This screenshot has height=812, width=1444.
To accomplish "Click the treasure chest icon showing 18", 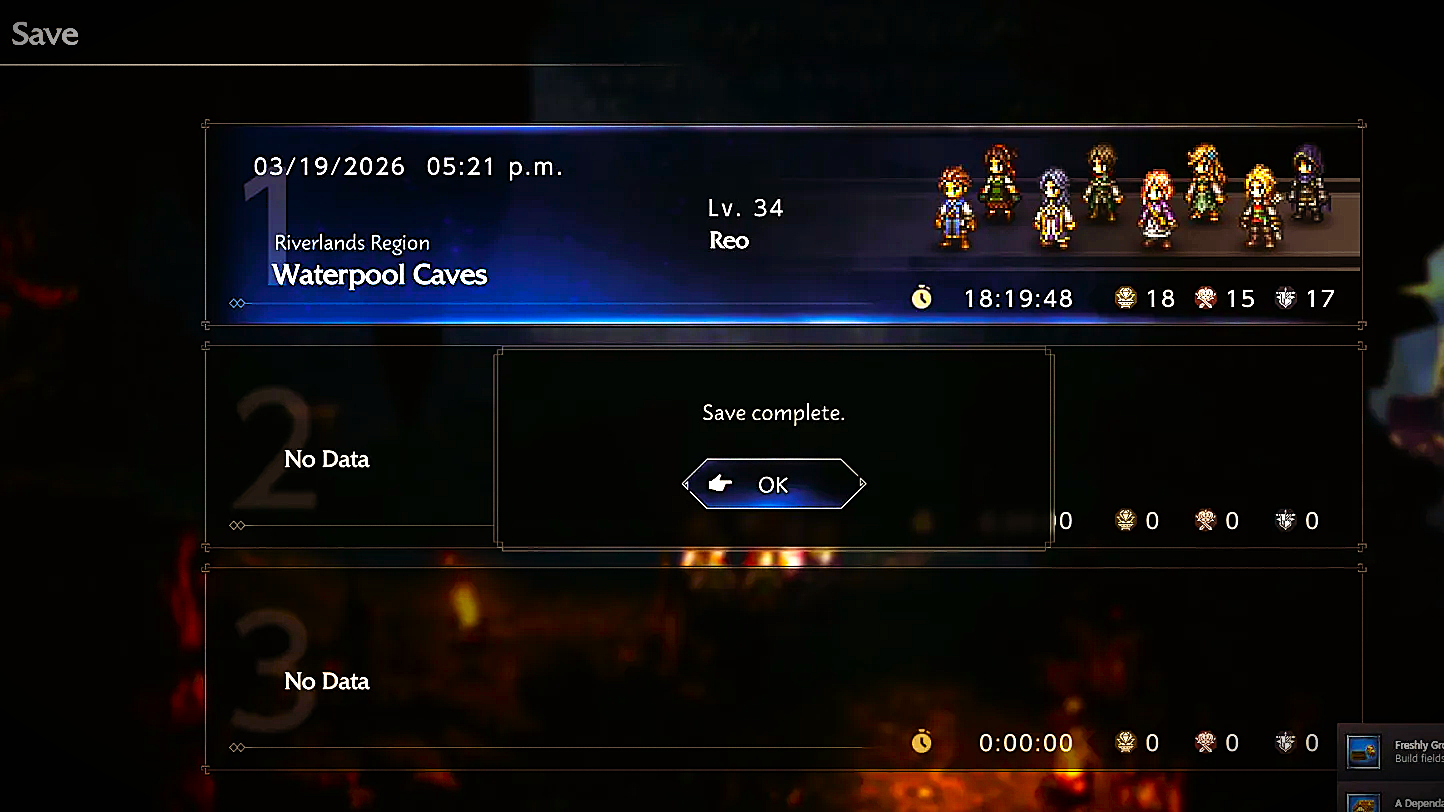I will (x=1125, y=297).
